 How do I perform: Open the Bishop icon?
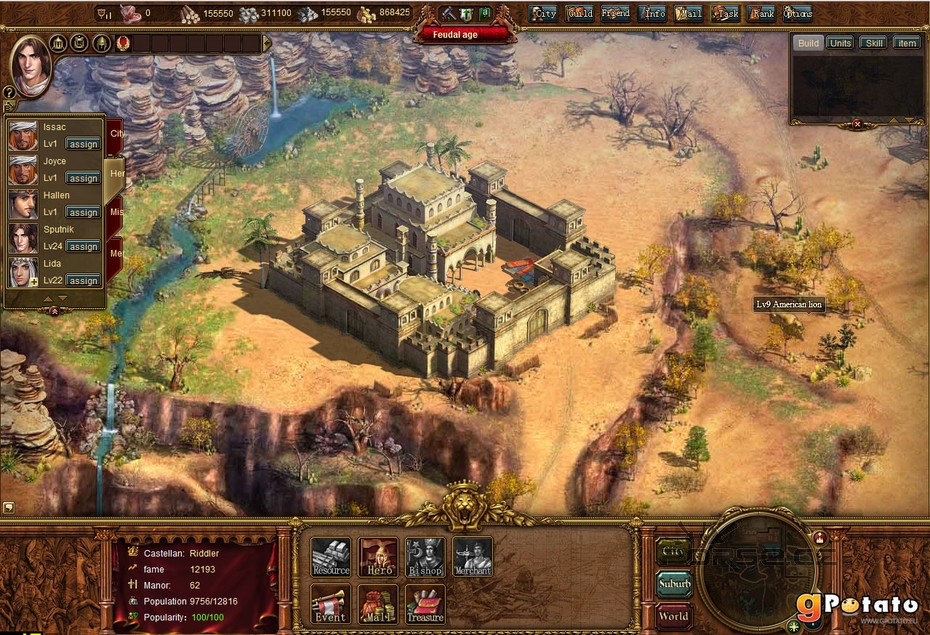point(425,557)
